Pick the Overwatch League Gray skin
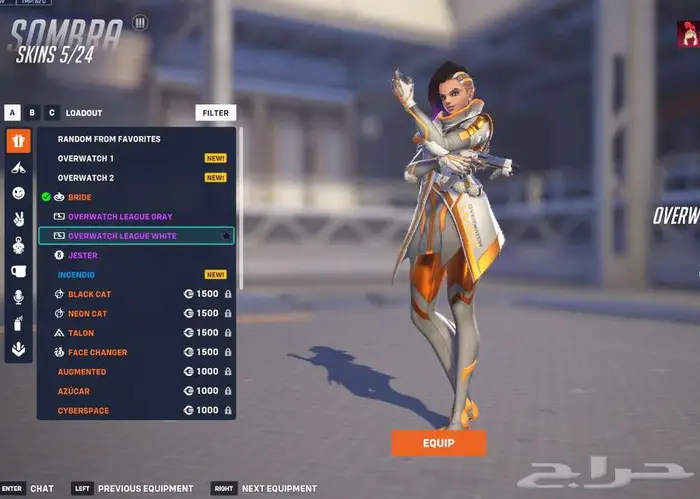 (120, 217)
